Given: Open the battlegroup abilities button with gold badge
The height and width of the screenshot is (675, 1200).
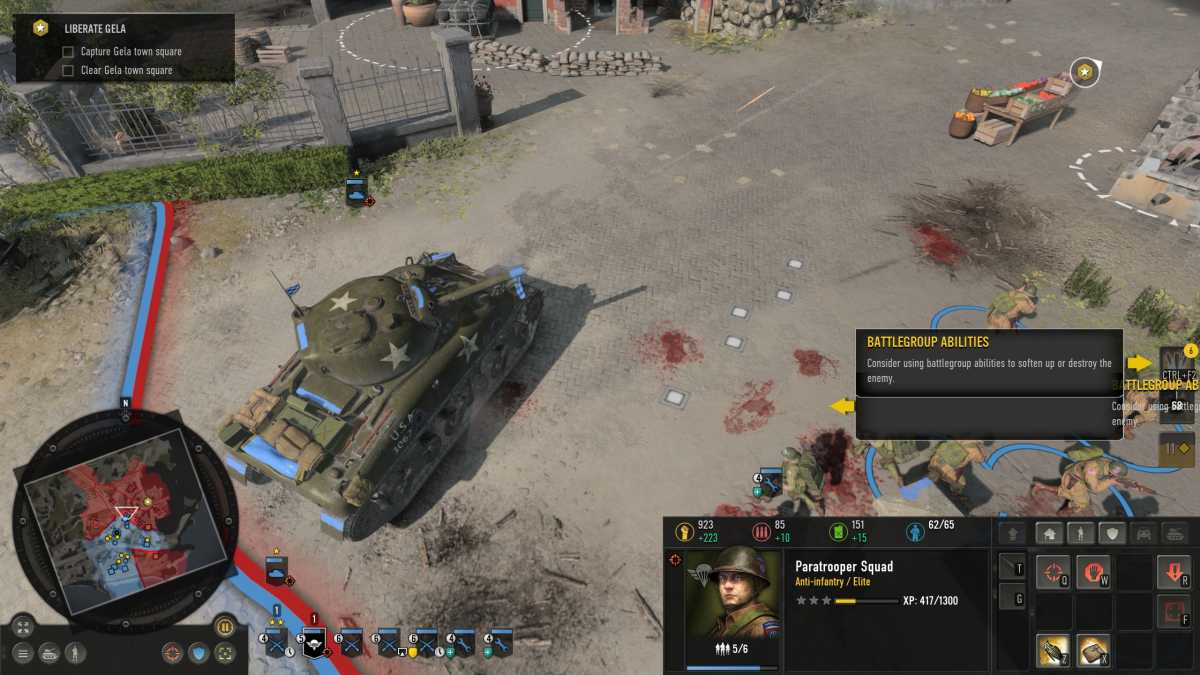Looking at the screenshot, I should click(1176, 363).
